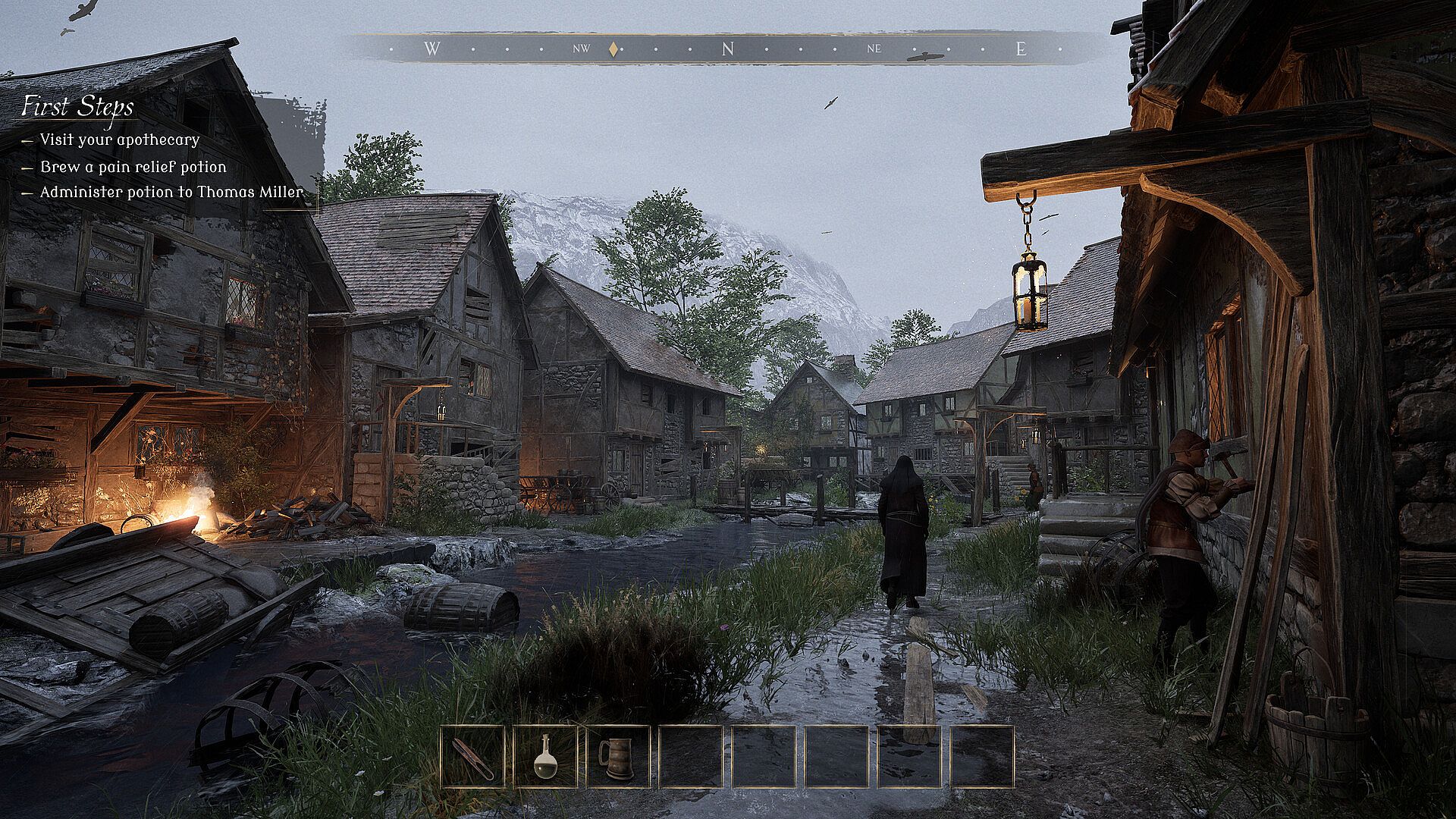This screenshot has height=819, width=1456.
Task: Click the 'Brew a pain relief potion' objective
Action: [133, 167]
